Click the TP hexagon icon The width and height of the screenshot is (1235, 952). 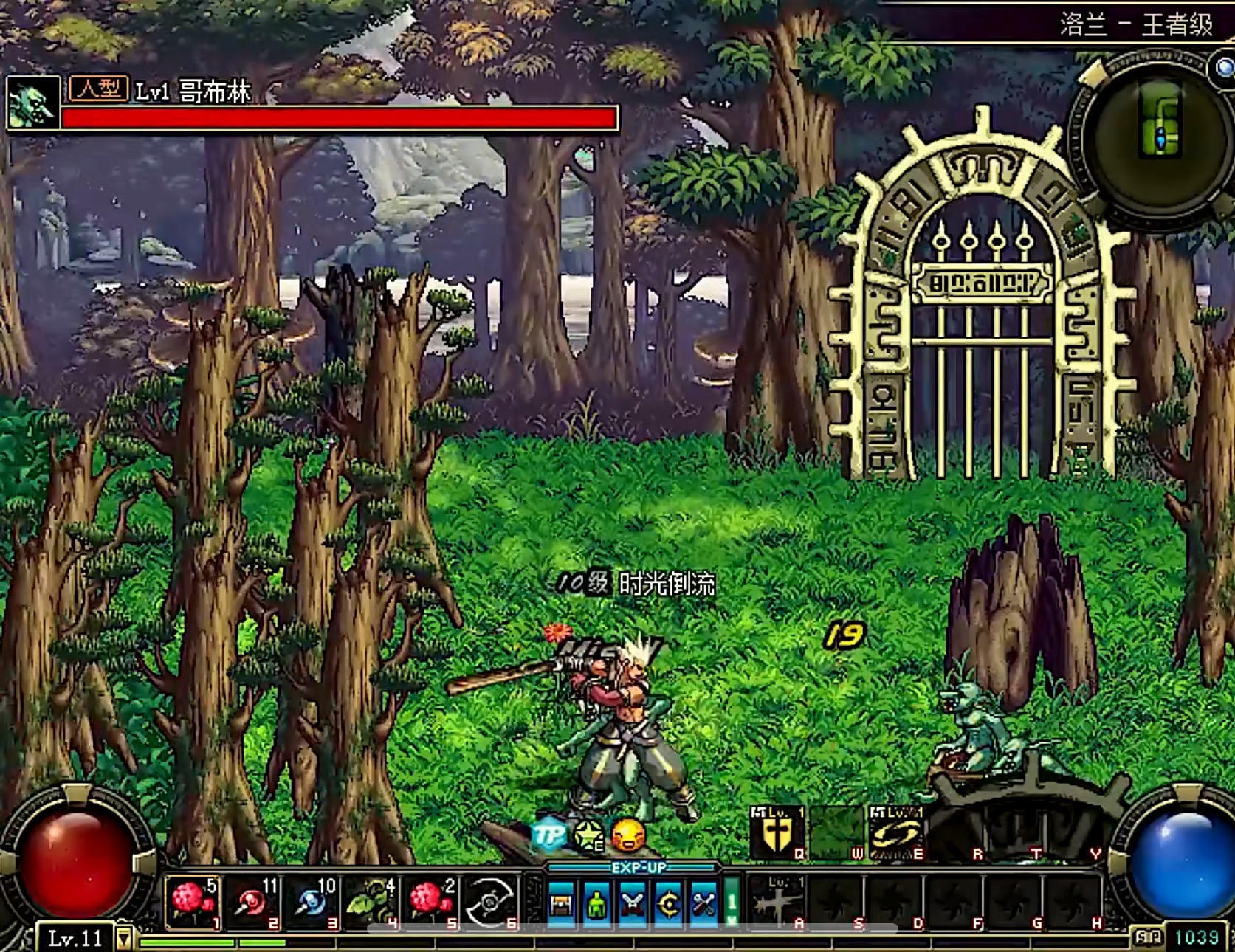[x=548, y=835]
